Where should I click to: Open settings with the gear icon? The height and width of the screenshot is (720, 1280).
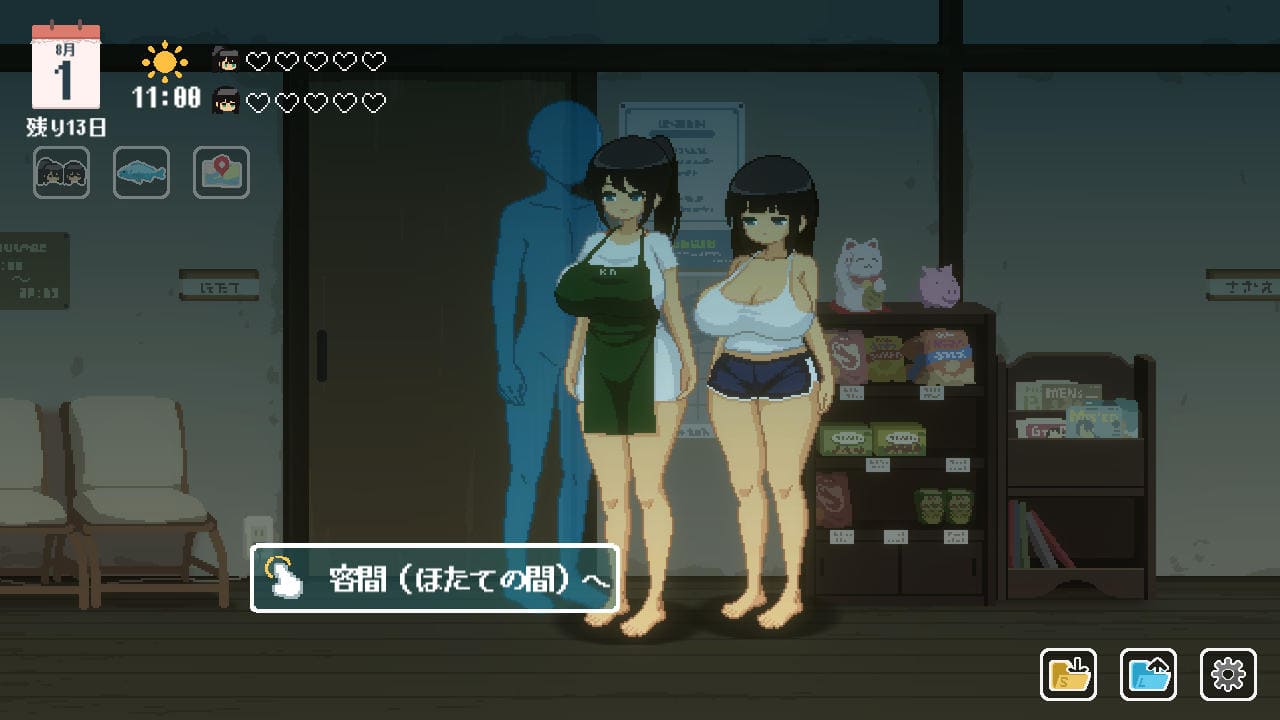1228,675
